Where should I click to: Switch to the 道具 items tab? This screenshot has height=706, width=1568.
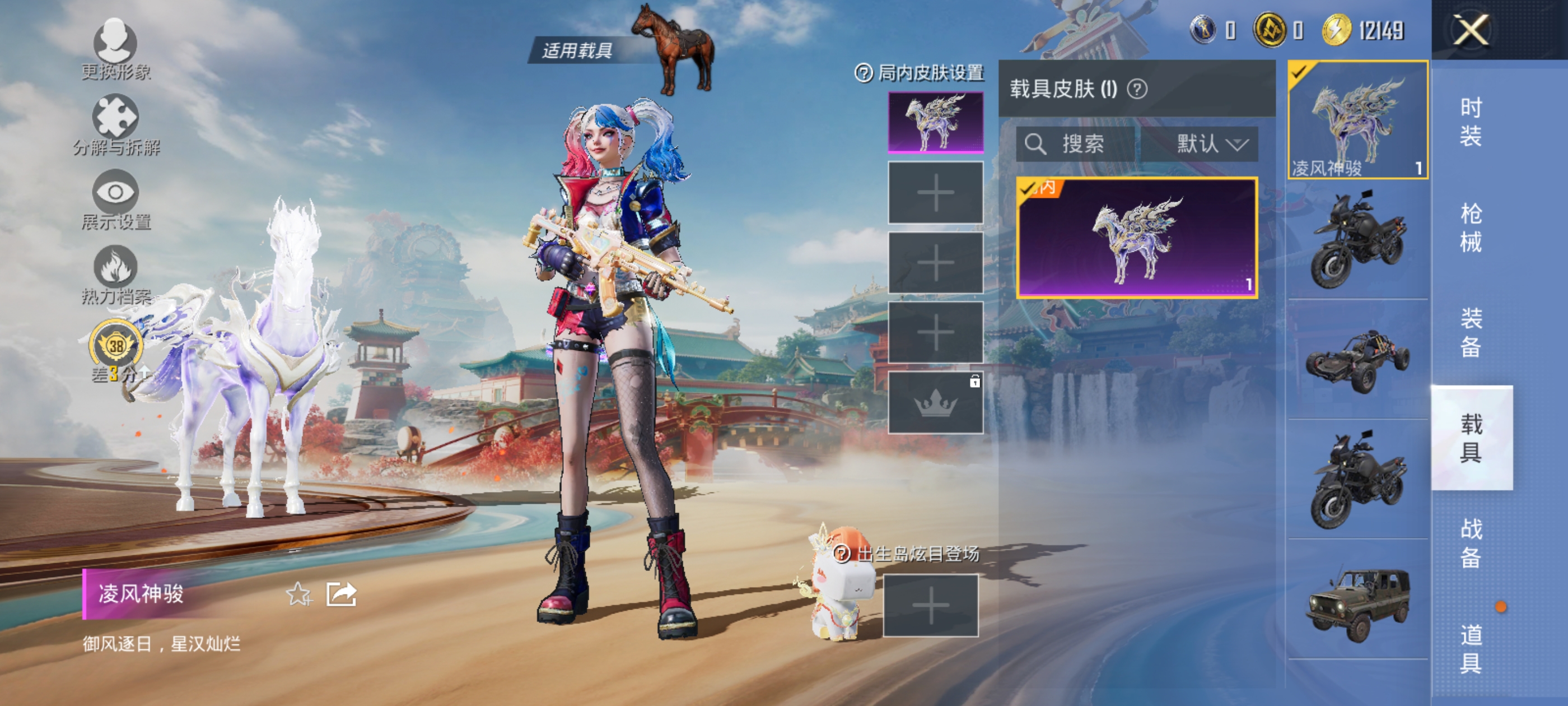1471,648
